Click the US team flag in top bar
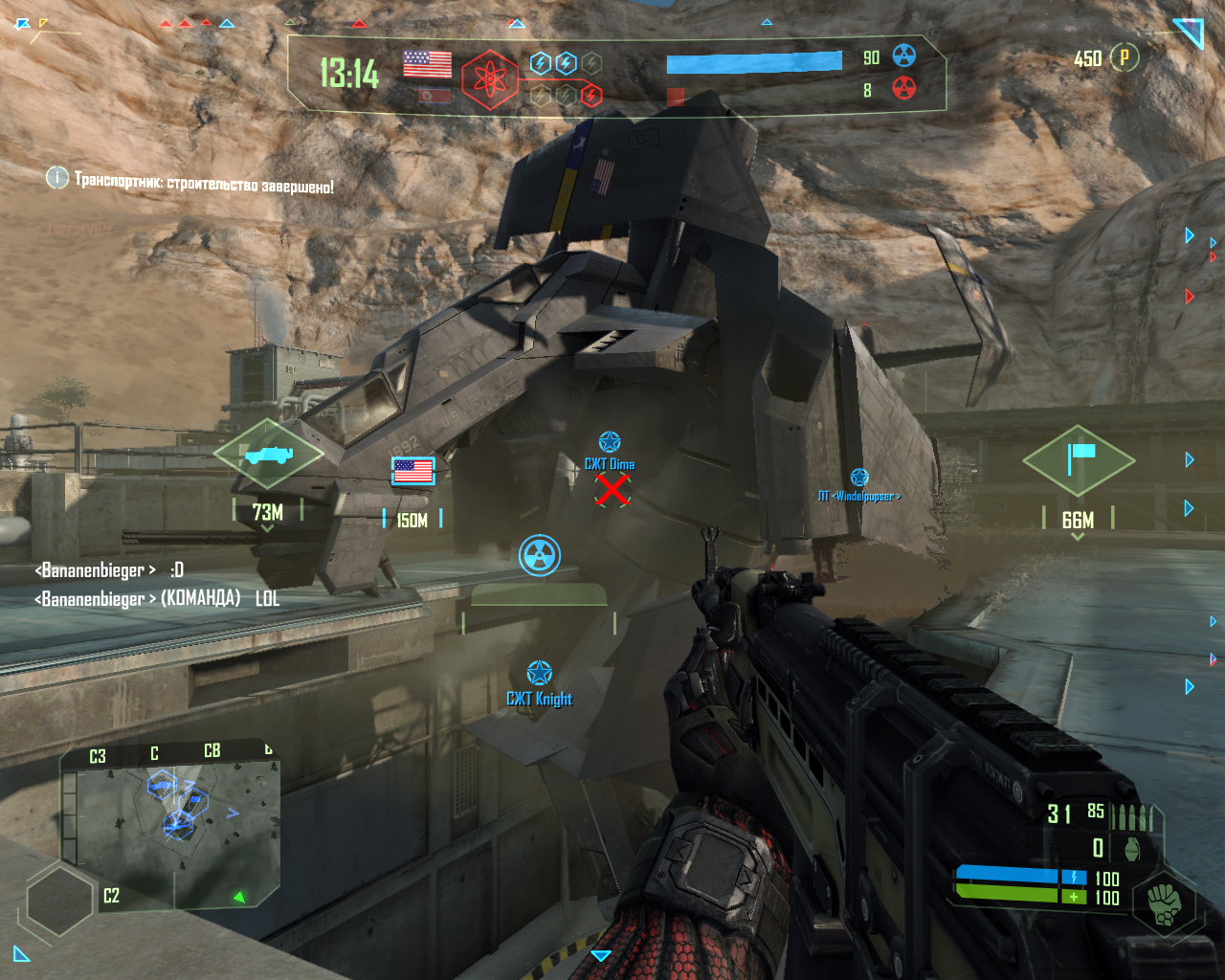 [427, 64]
